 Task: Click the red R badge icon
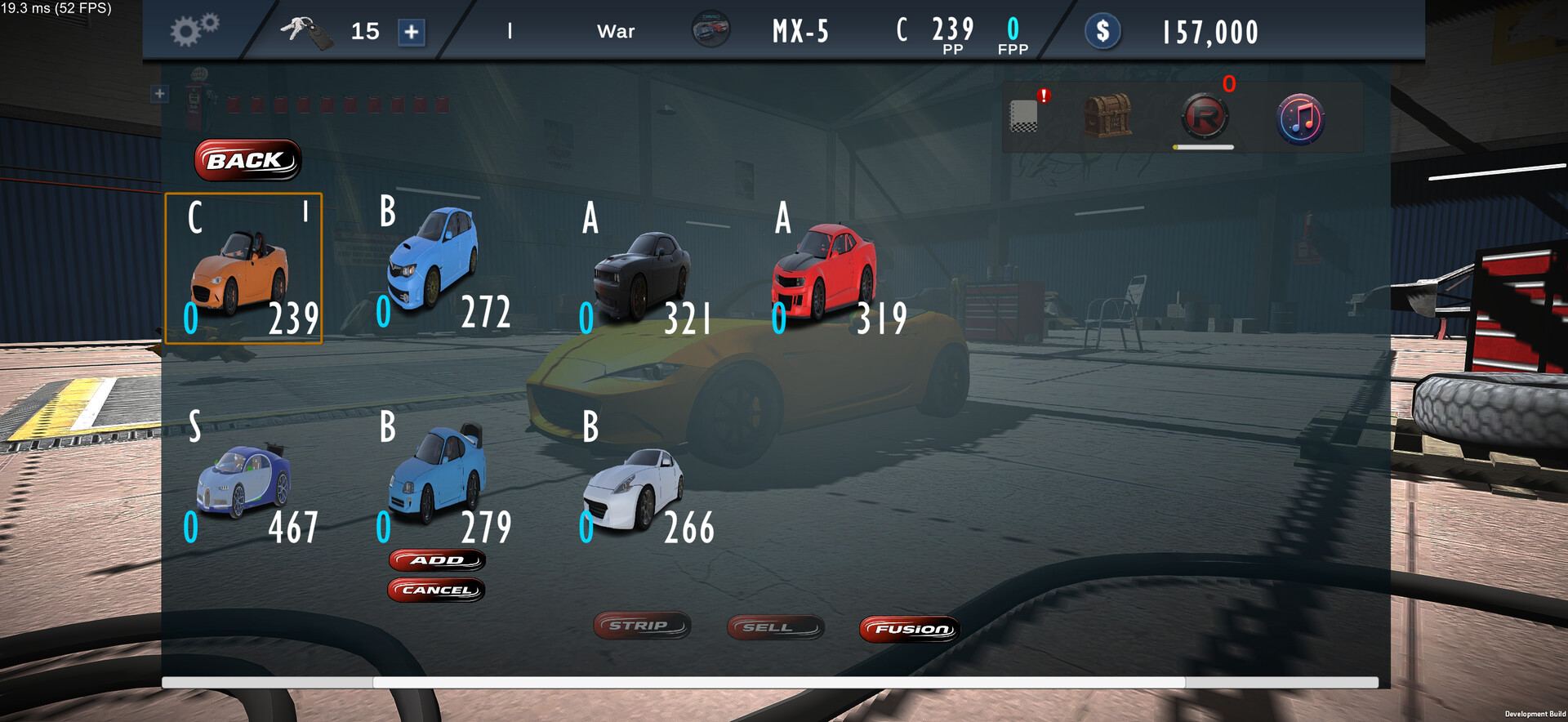pyautogui.click(x=1205, y=118)
